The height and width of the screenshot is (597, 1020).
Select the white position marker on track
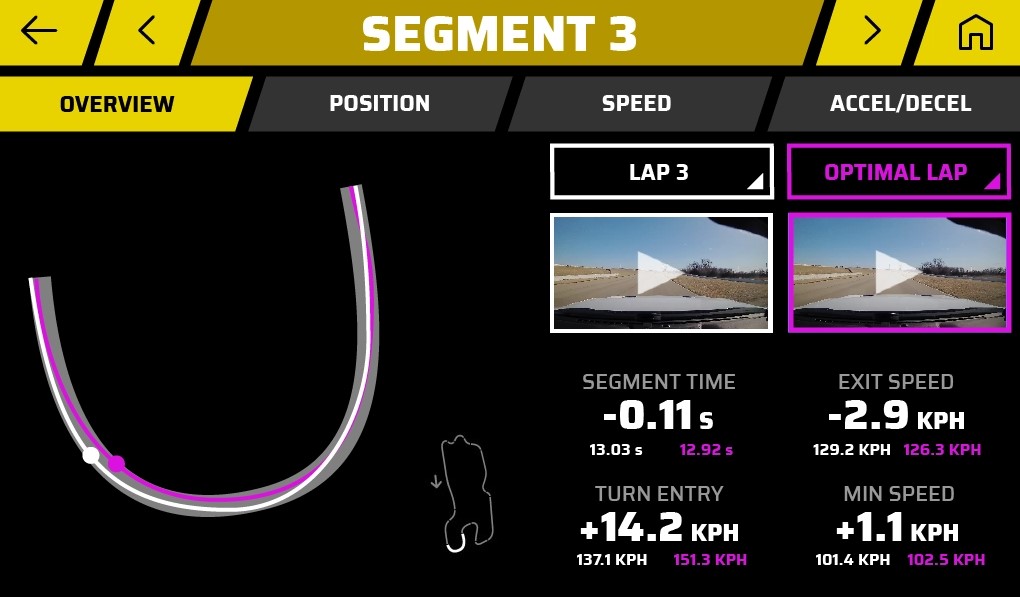[x=91, y=455]
